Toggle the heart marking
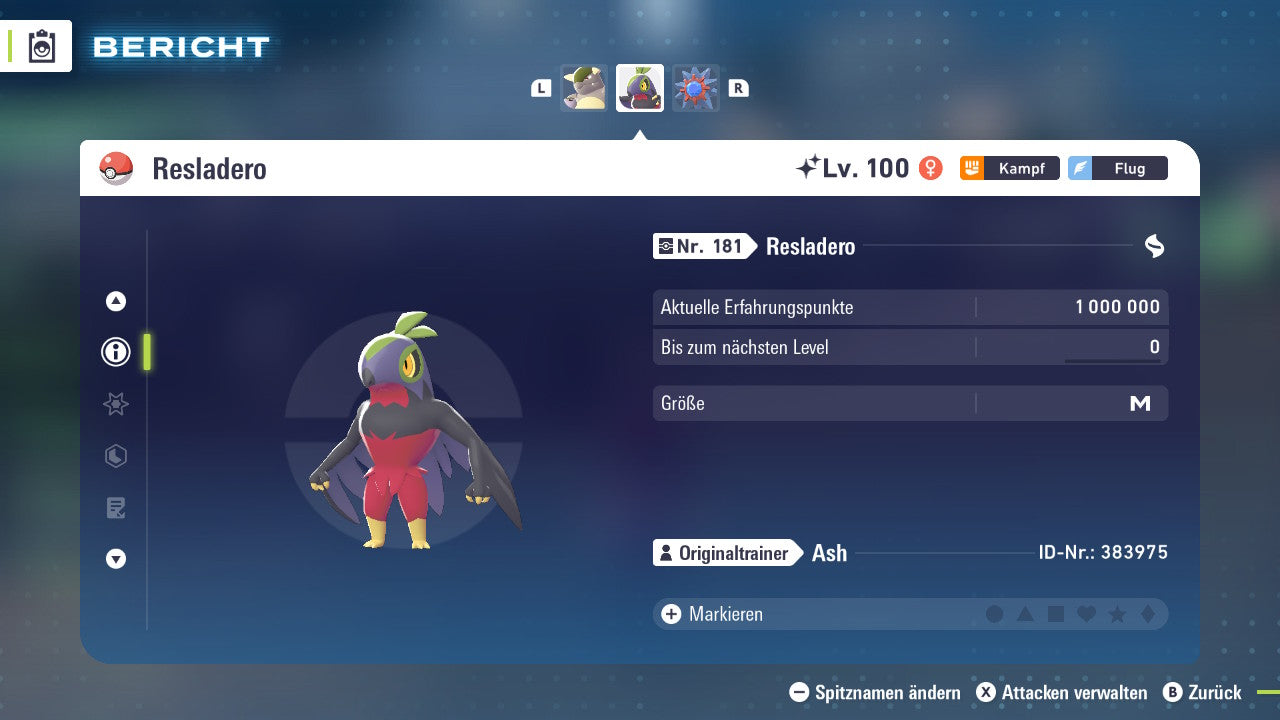 point(1085,613)
